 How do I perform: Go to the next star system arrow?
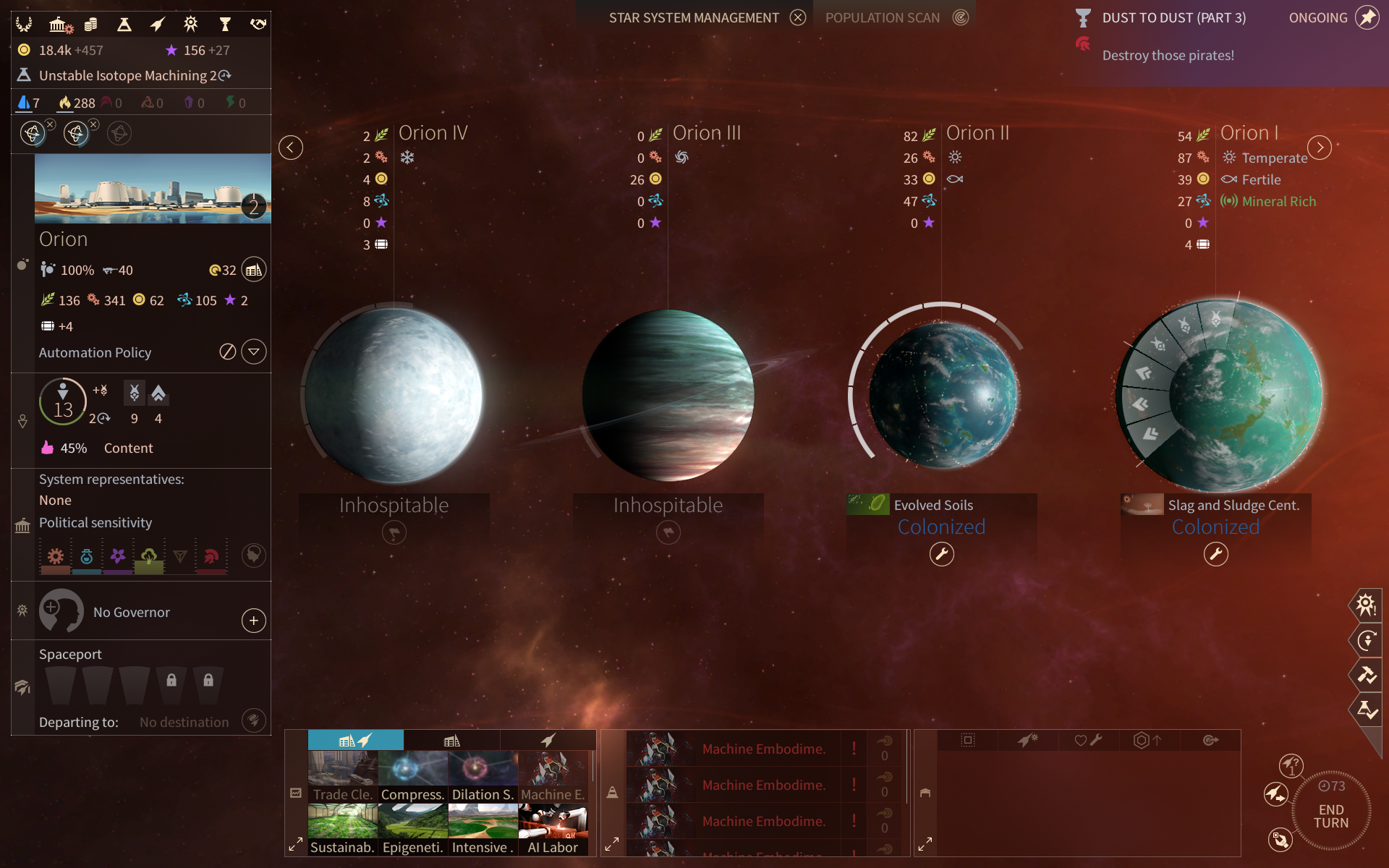pos(1320,148)
